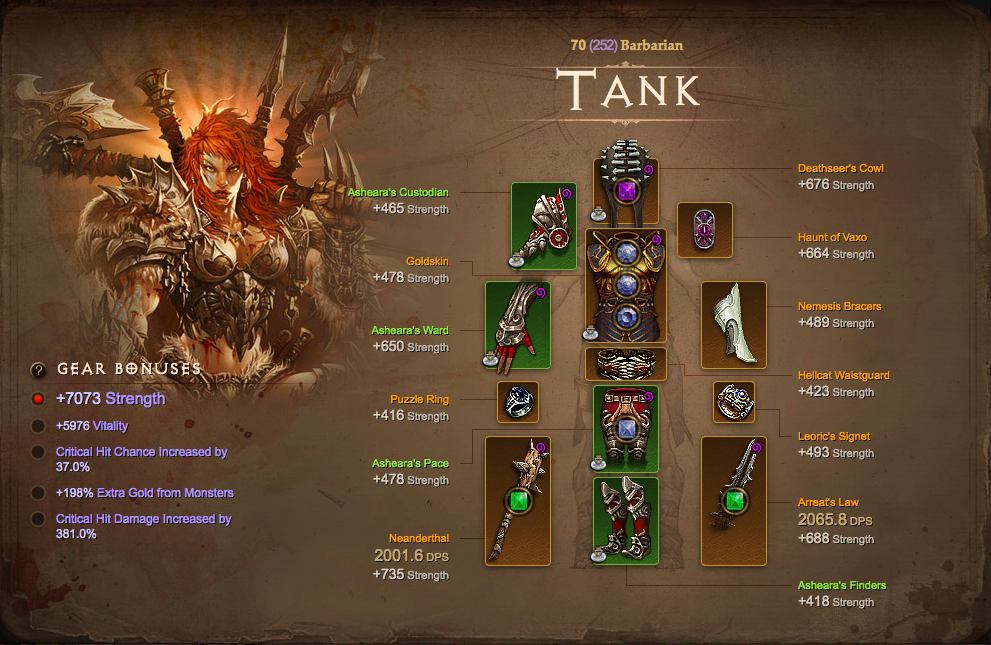Choose the Asheara's Ward gloves slot
Viewport: 991px width, 645px height.
[518, 325]
